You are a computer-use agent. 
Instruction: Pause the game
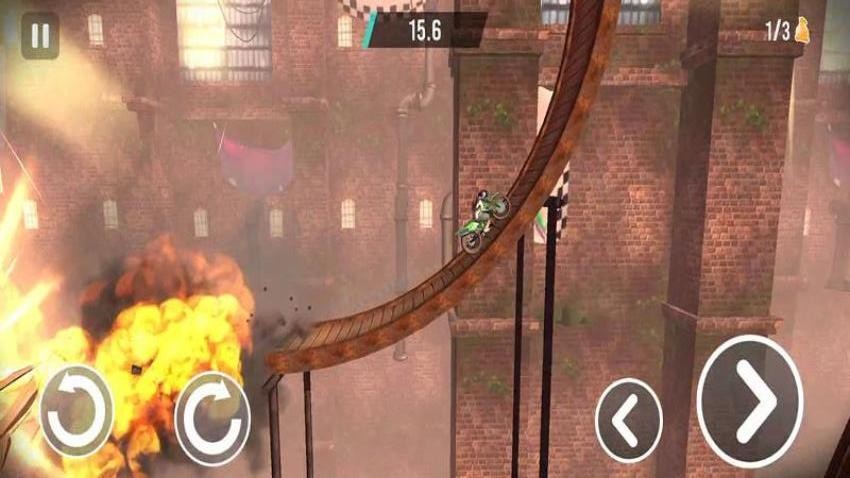click(x=40, y=36)
